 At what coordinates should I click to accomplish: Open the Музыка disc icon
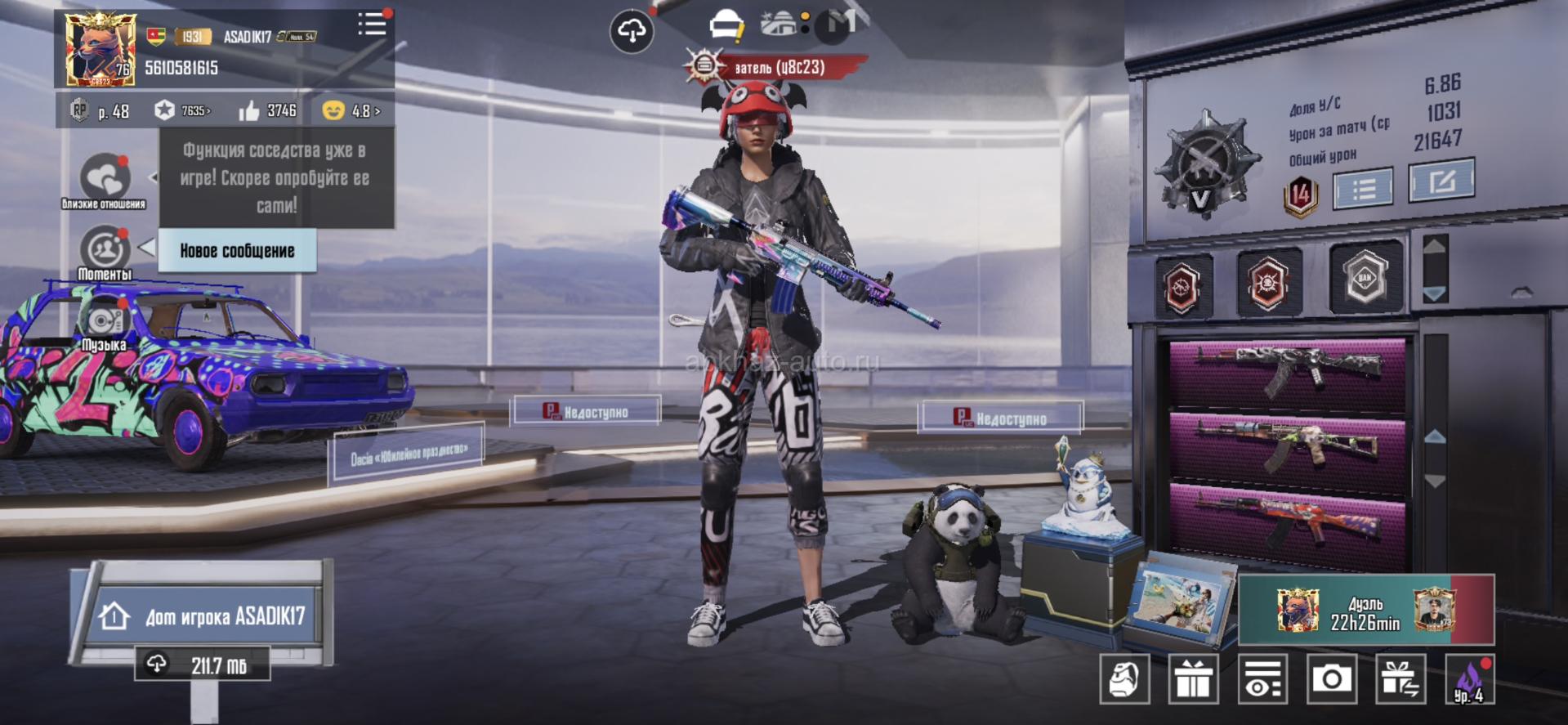[x=105, y=320]
